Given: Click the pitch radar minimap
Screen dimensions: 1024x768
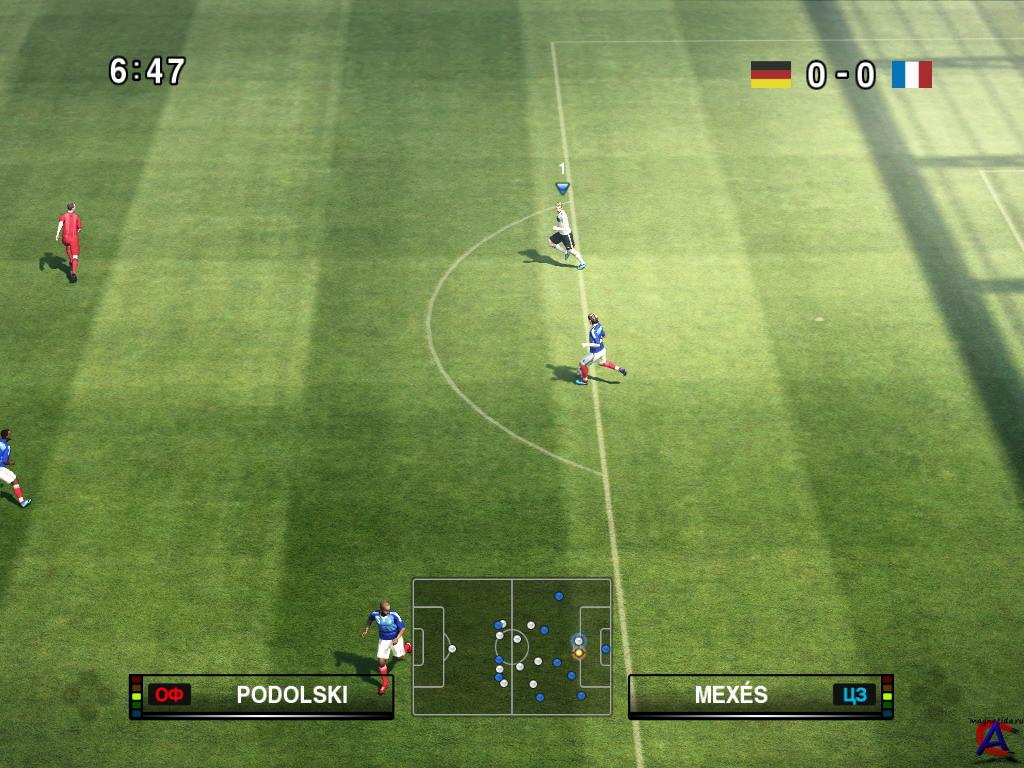Looking at the screenshot, I should (511, 646).
